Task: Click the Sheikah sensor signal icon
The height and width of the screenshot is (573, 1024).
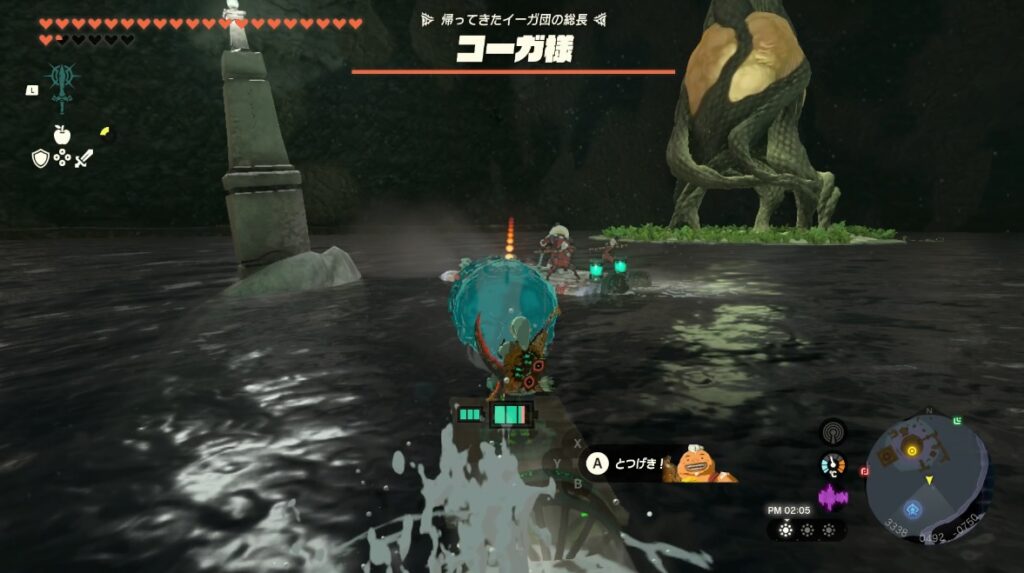Action: pyautogui.click(x=831, y=432)
